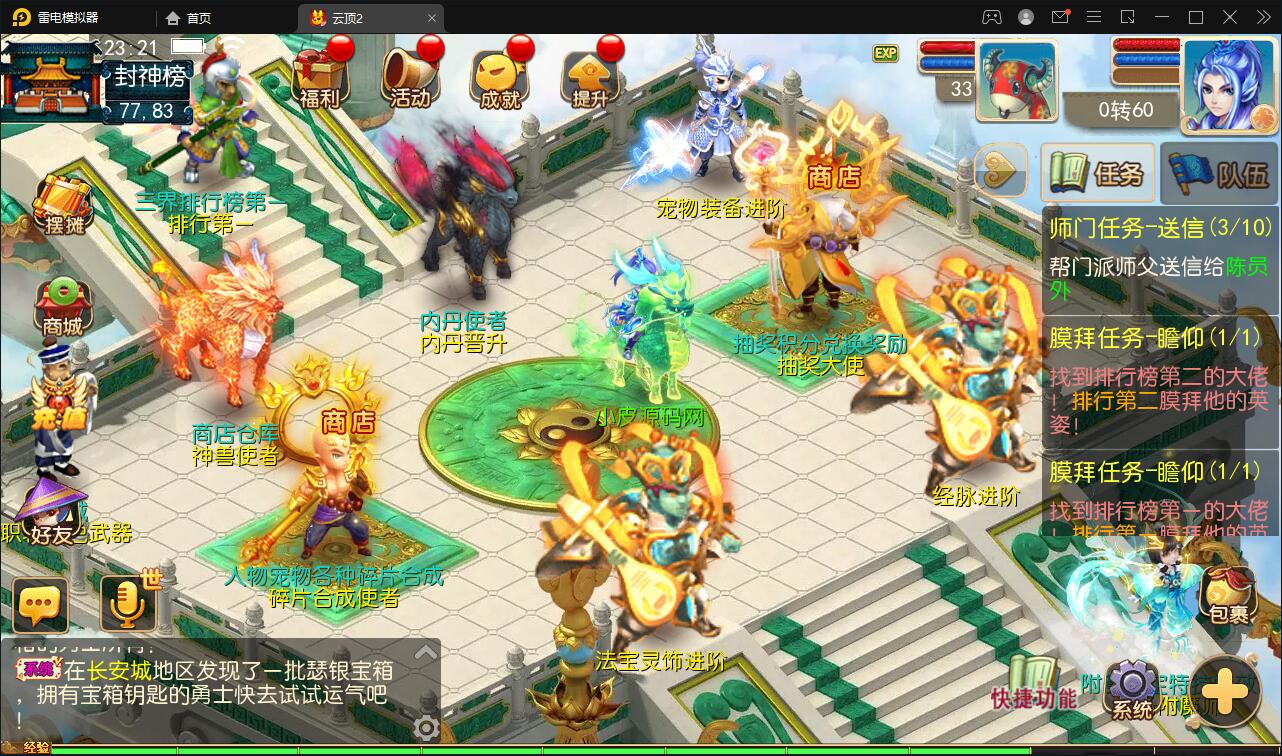
Task: Open the 活动 events horn icon
Action: coord(410,77)
